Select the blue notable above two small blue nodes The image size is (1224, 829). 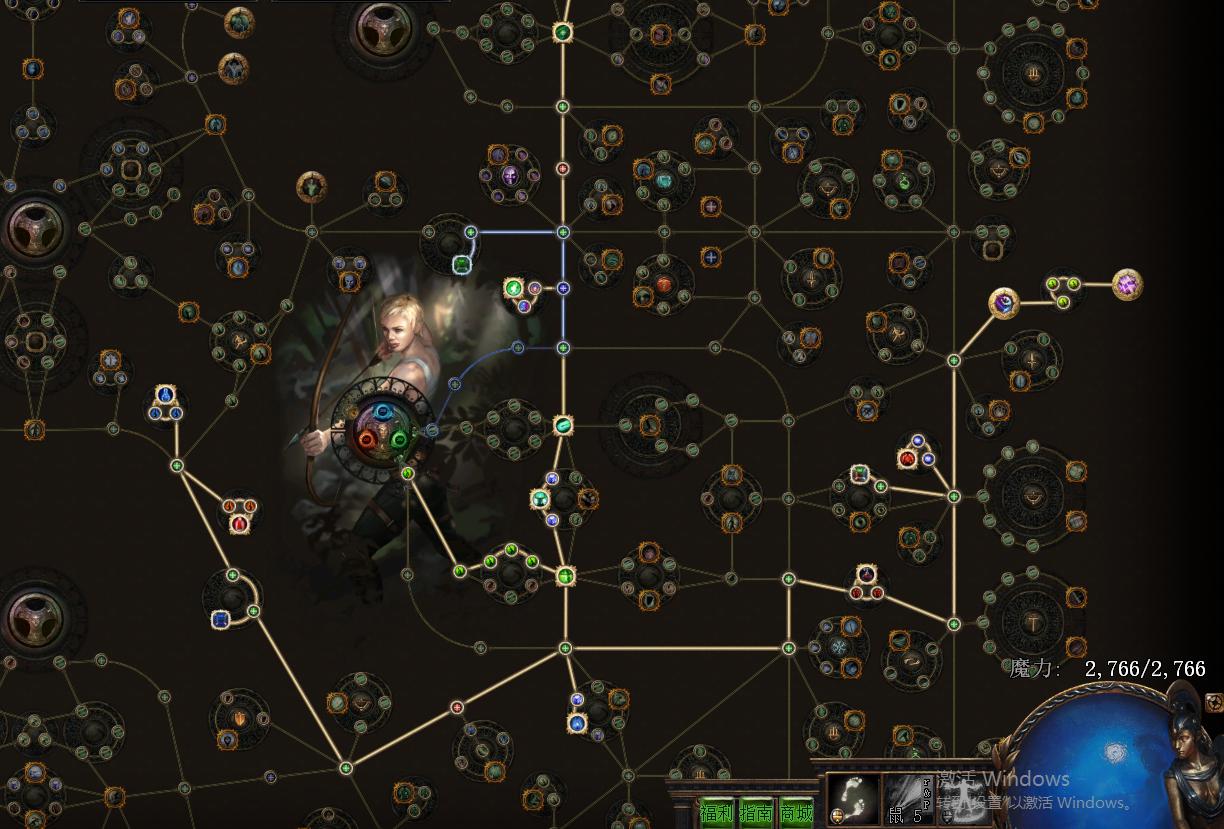pyautogui.click(x=165, y=396)
